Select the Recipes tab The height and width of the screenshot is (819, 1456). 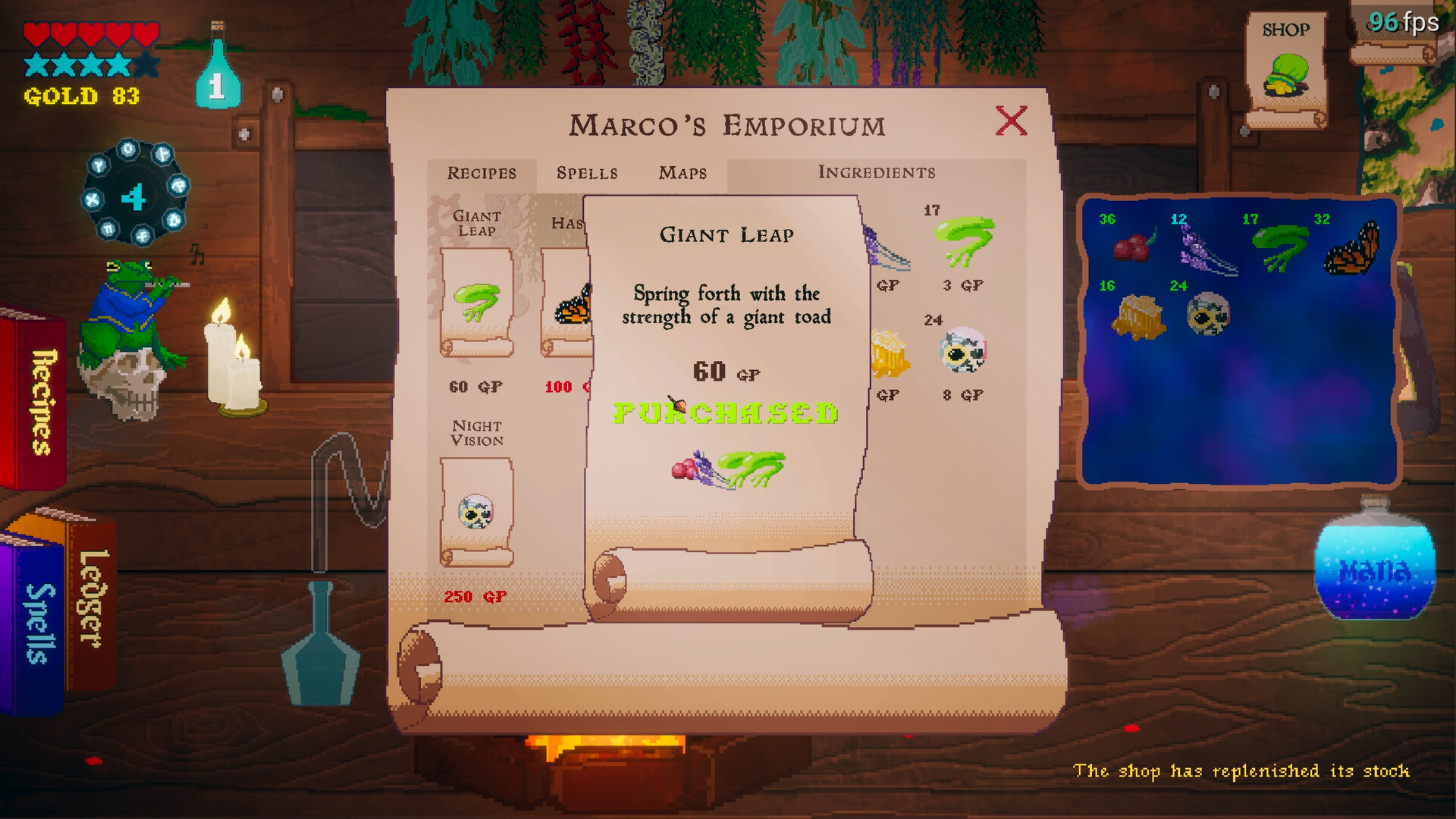481,173
